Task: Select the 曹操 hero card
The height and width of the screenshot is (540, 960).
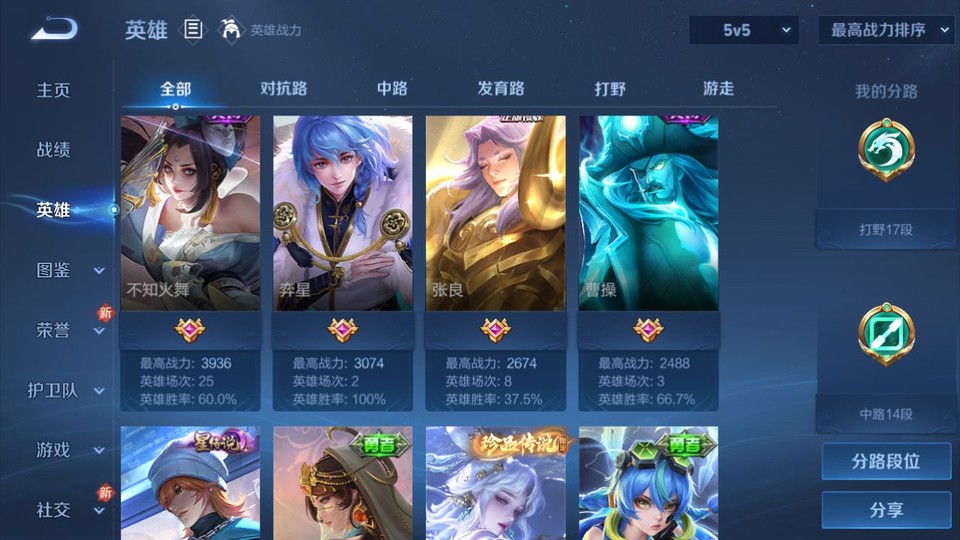Action: [x=648, y=215]
